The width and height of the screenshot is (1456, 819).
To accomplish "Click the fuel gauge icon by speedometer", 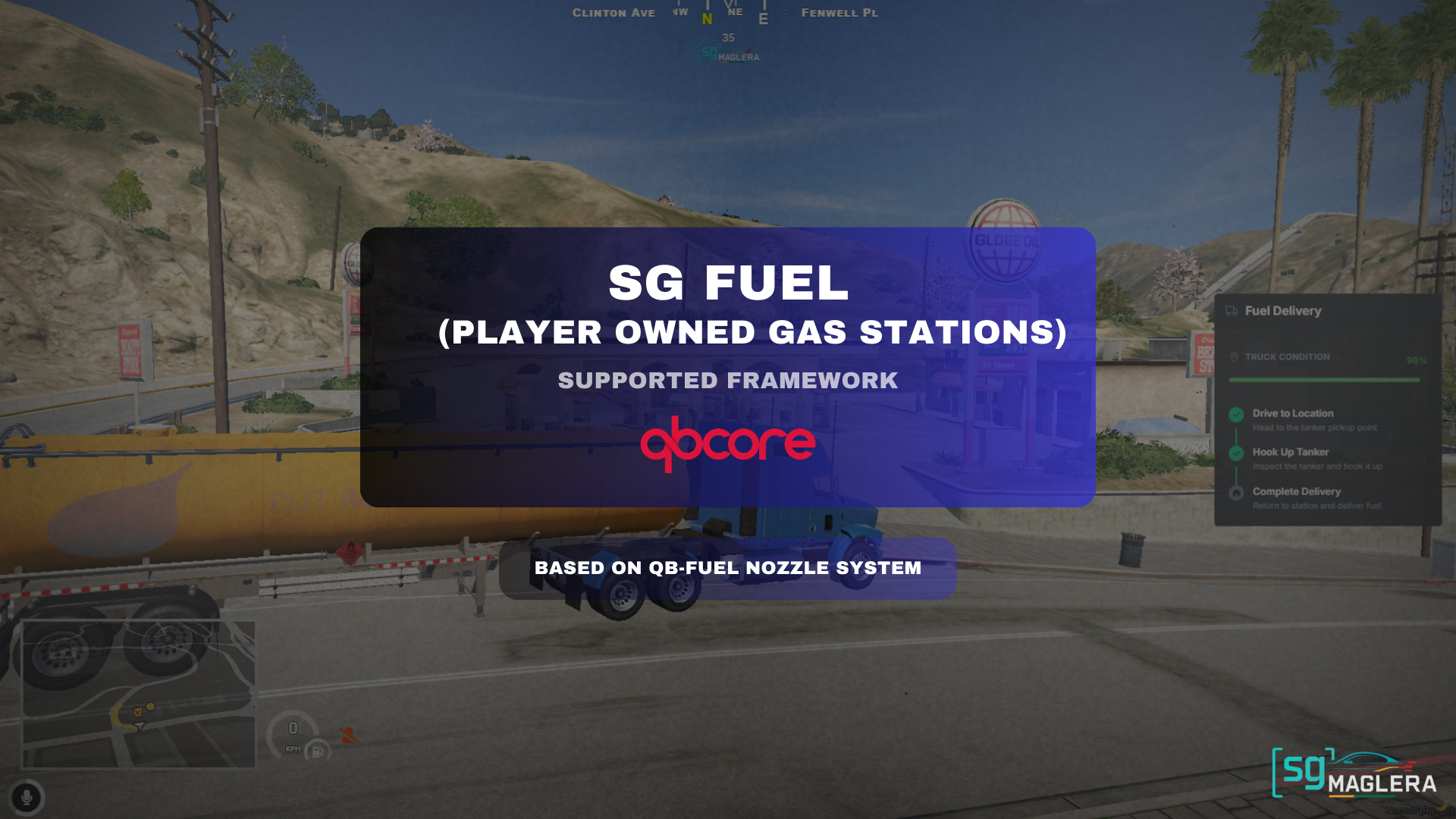I will click(318, 752).
